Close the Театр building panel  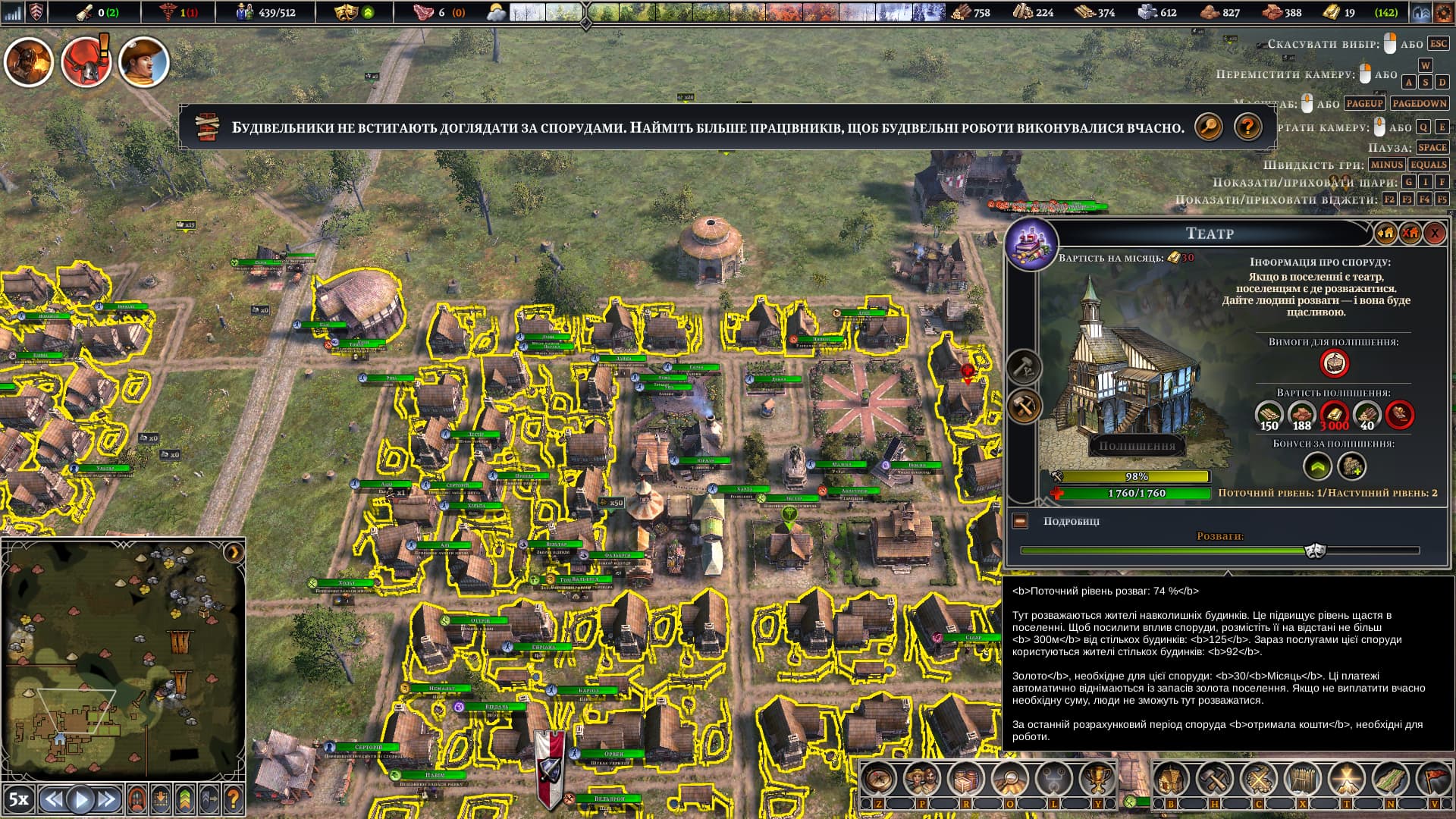(x=1434, y=234)
